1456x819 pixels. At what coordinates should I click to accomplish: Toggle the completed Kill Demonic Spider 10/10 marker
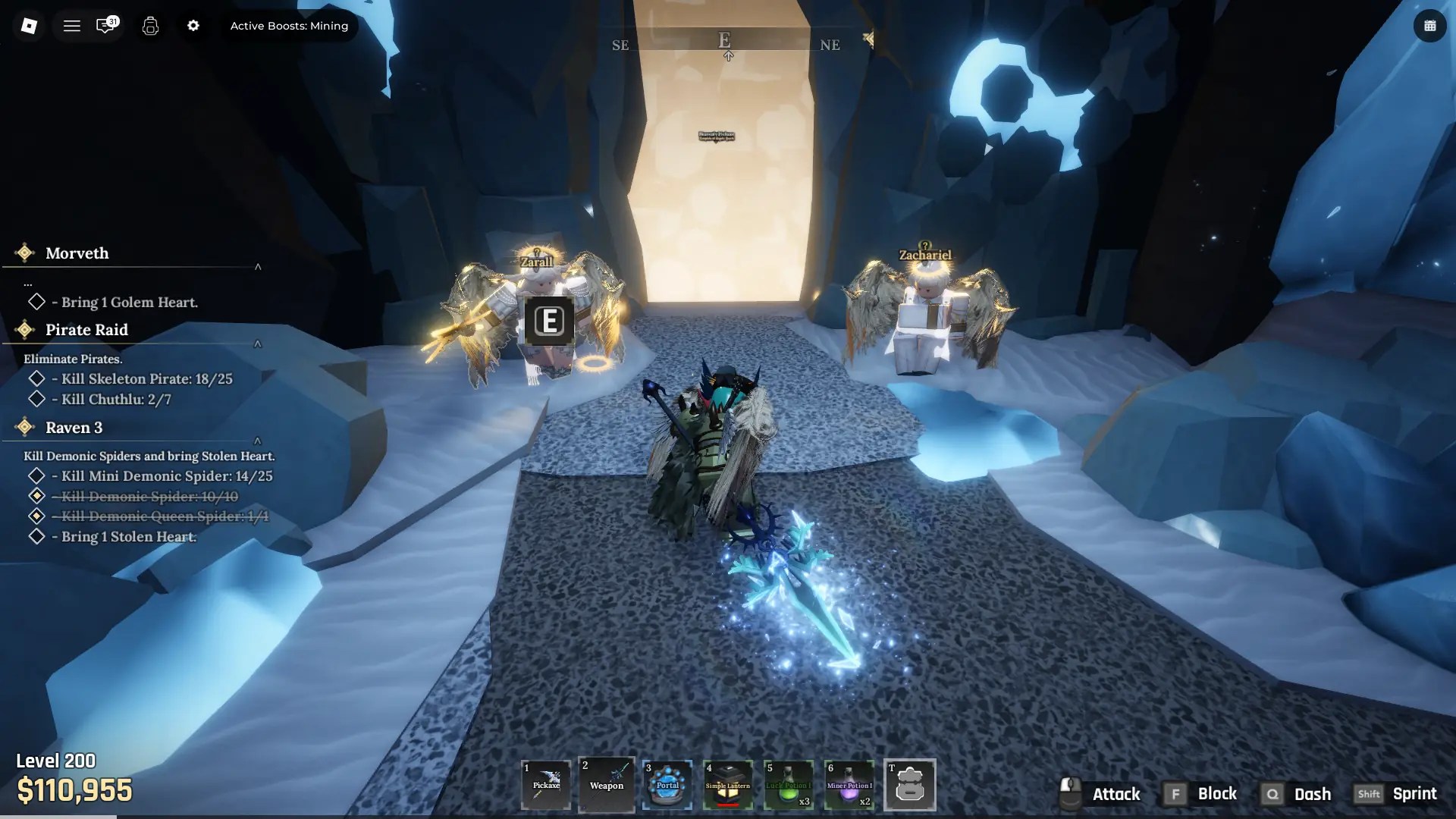pyautogui.click(x=36, y=496)
